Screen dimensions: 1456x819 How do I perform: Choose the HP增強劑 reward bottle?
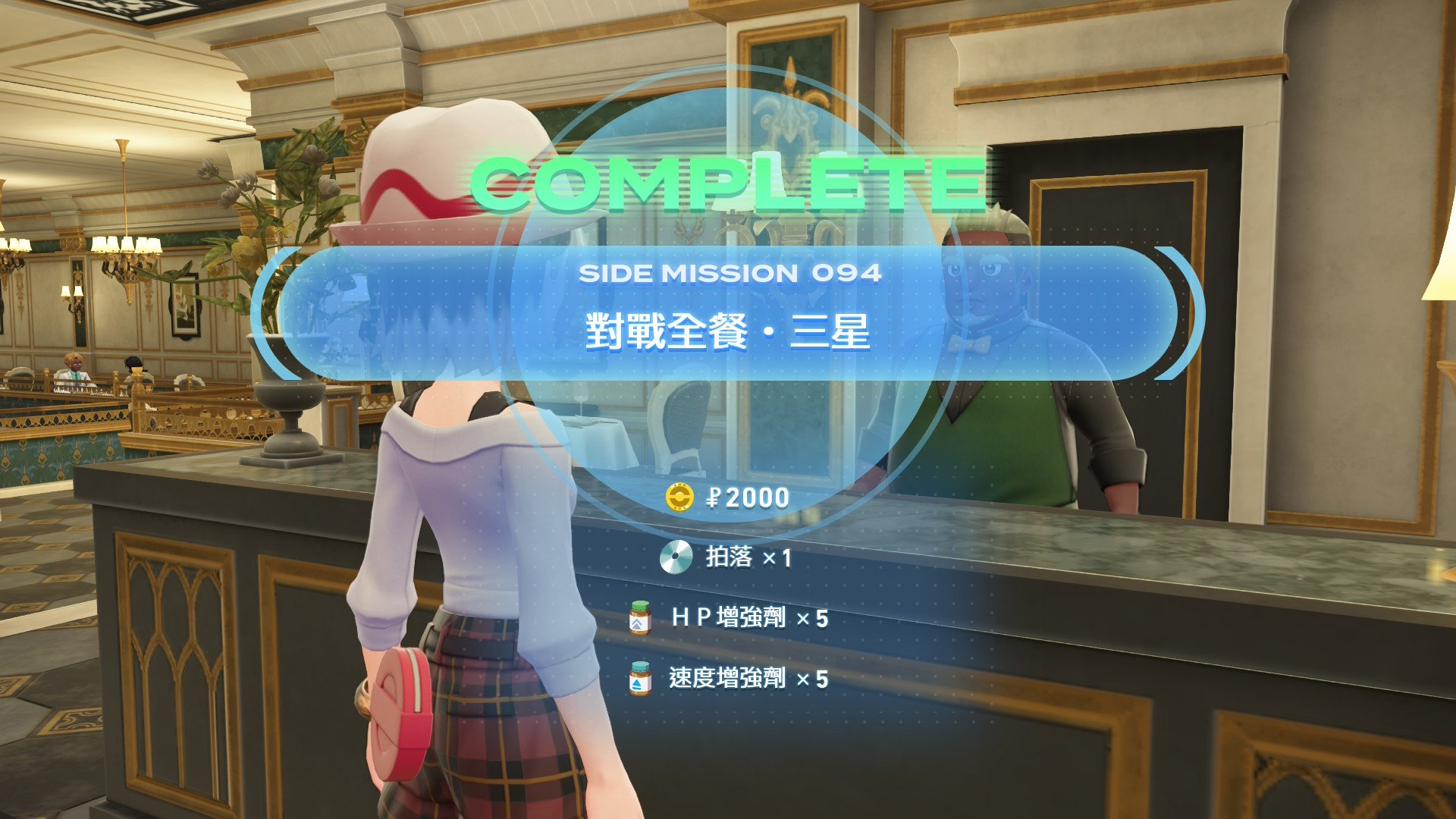[641, 617]
